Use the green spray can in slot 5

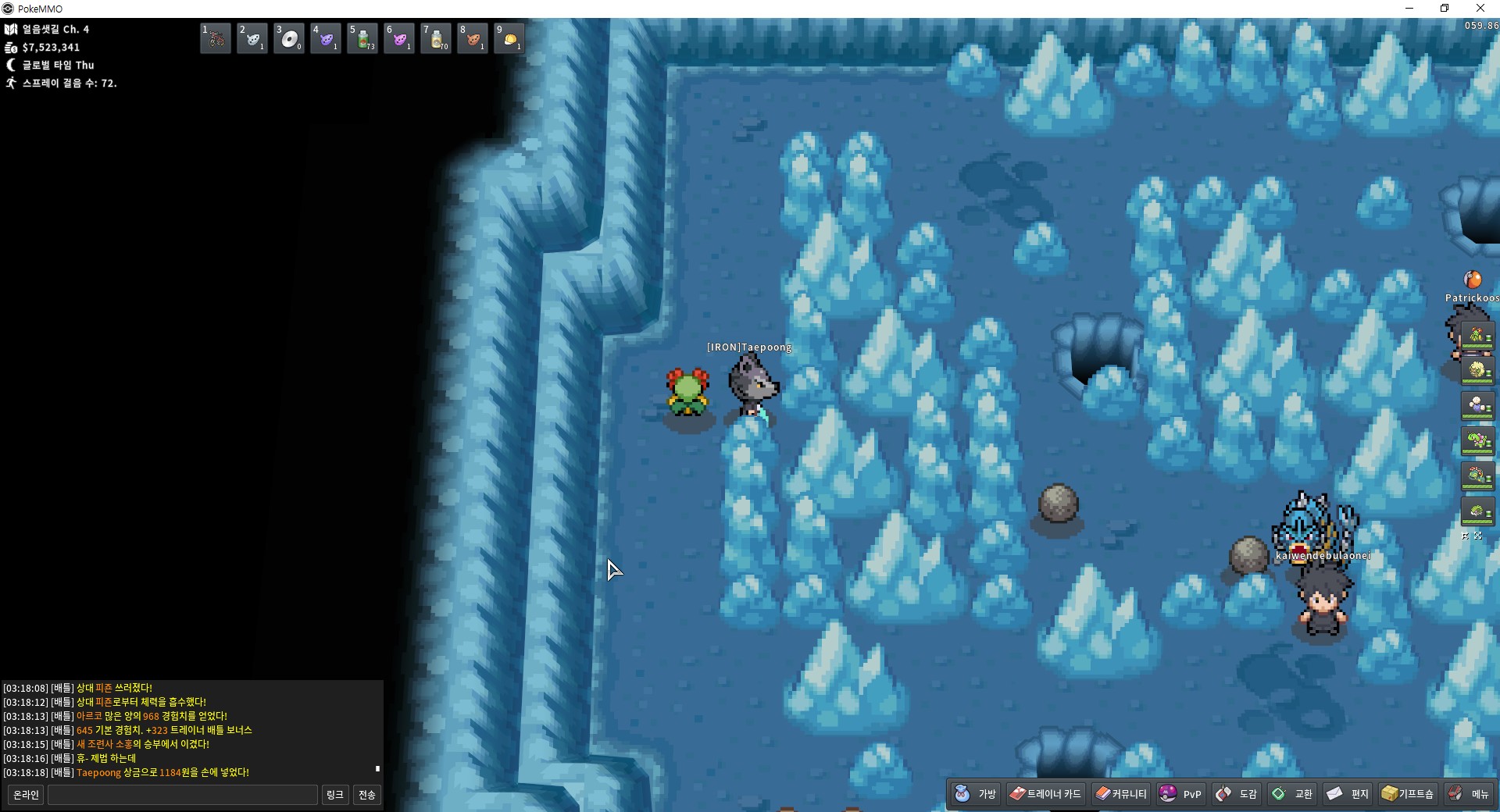tap(362, 38)
